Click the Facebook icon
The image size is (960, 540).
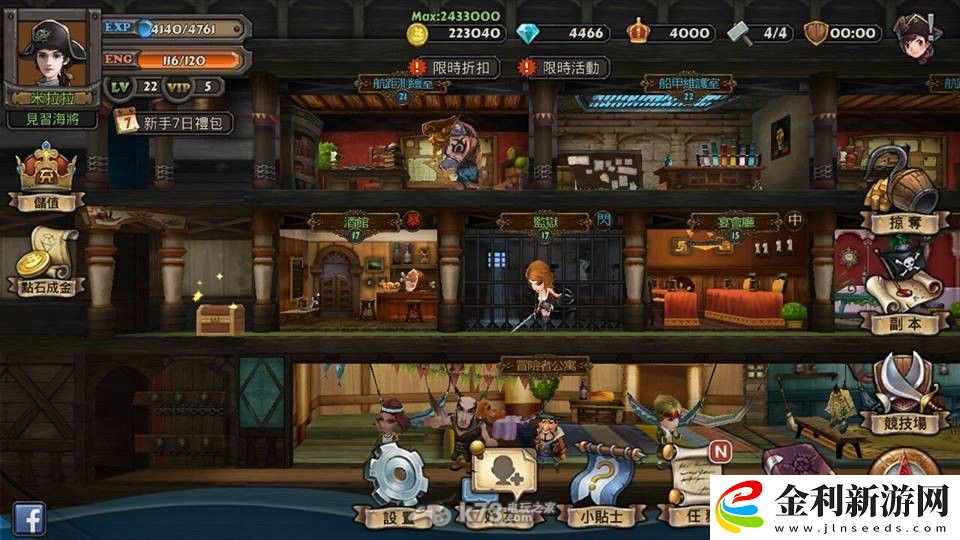28,518
